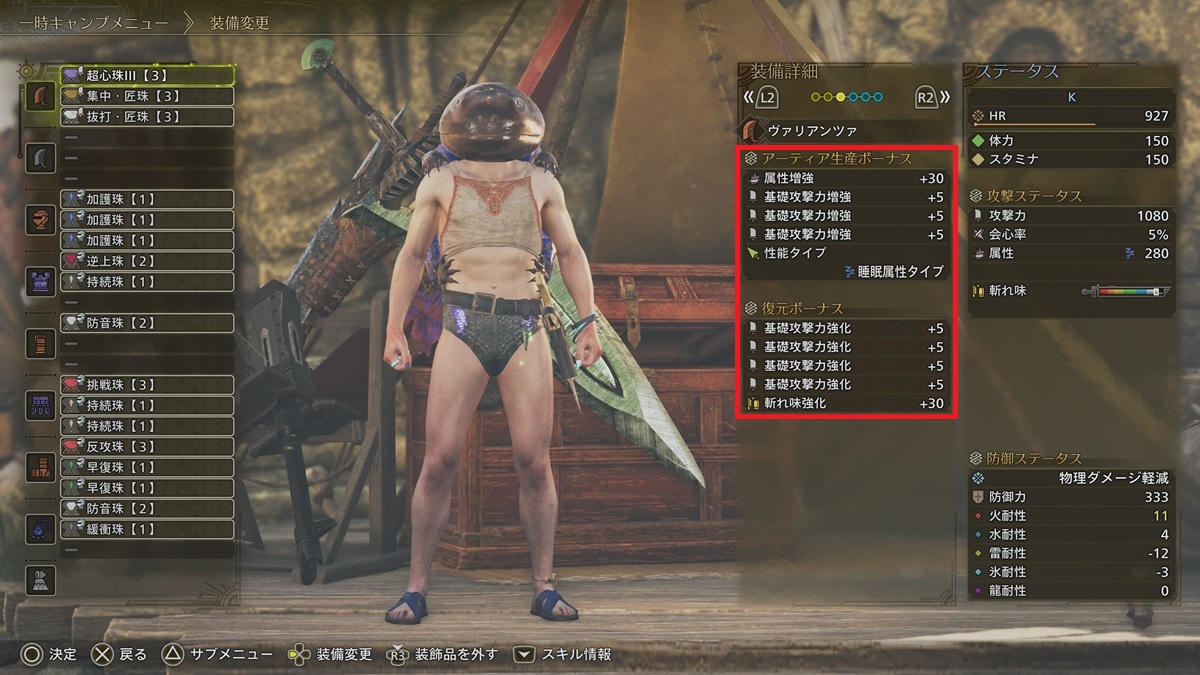This screenshot has height=675, width=1200.
Task: Pick the 緩衝珠 decoration slot
Action: (x=147, y=529)
